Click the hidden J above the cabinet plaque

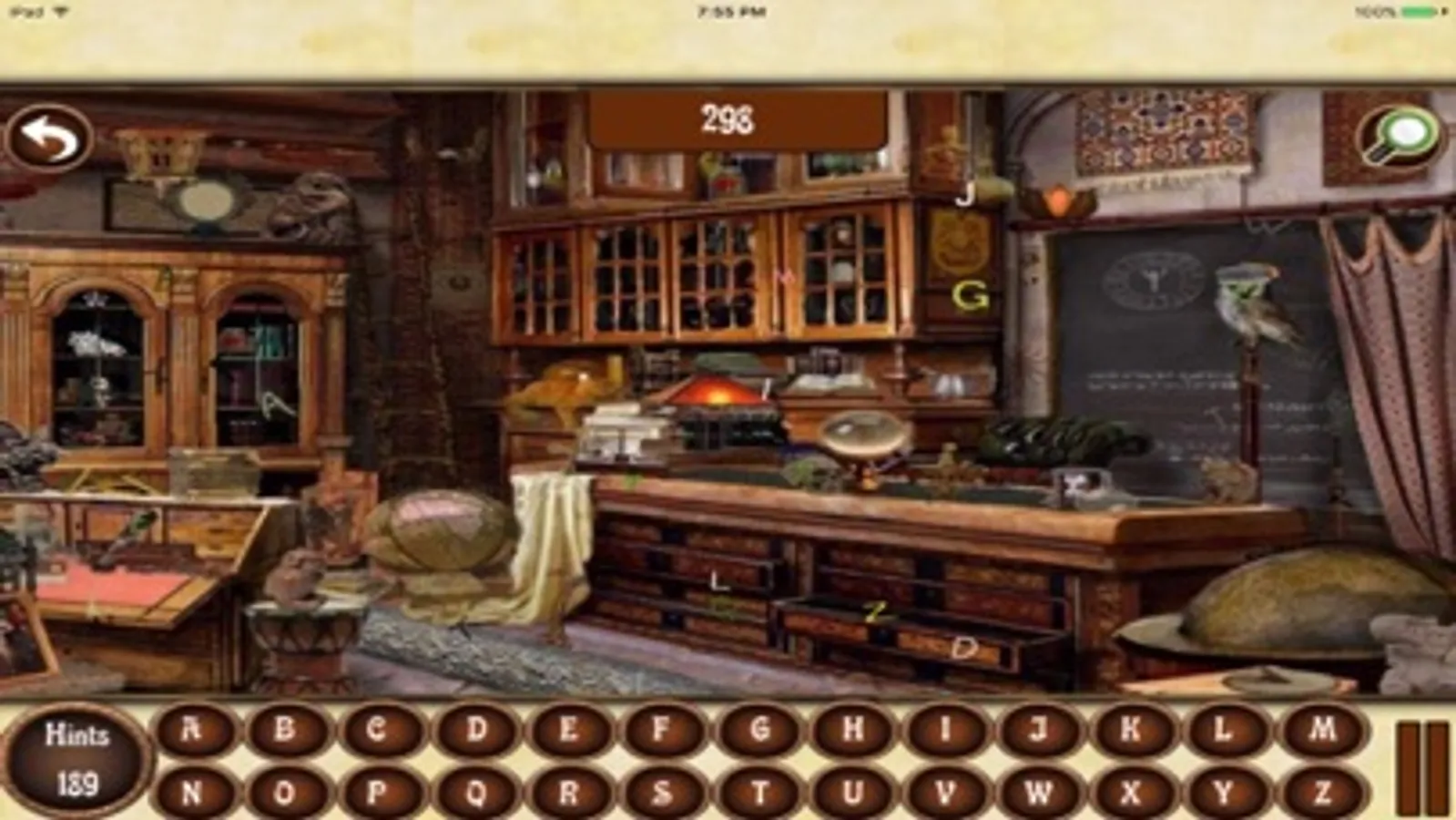point(967,192)
